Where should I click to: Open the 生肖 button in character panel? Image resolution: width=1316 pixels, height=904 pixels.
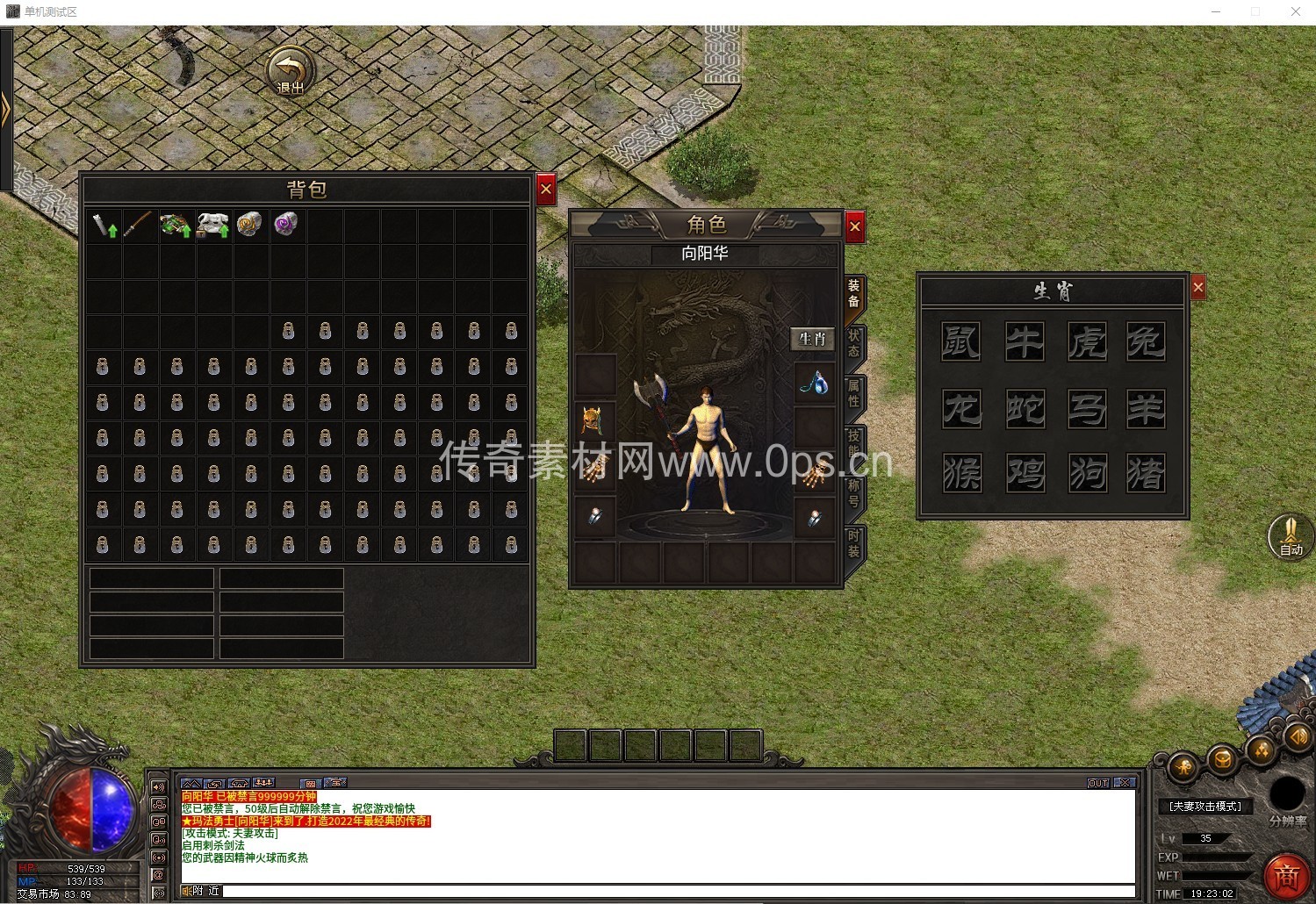coord(812,339)
